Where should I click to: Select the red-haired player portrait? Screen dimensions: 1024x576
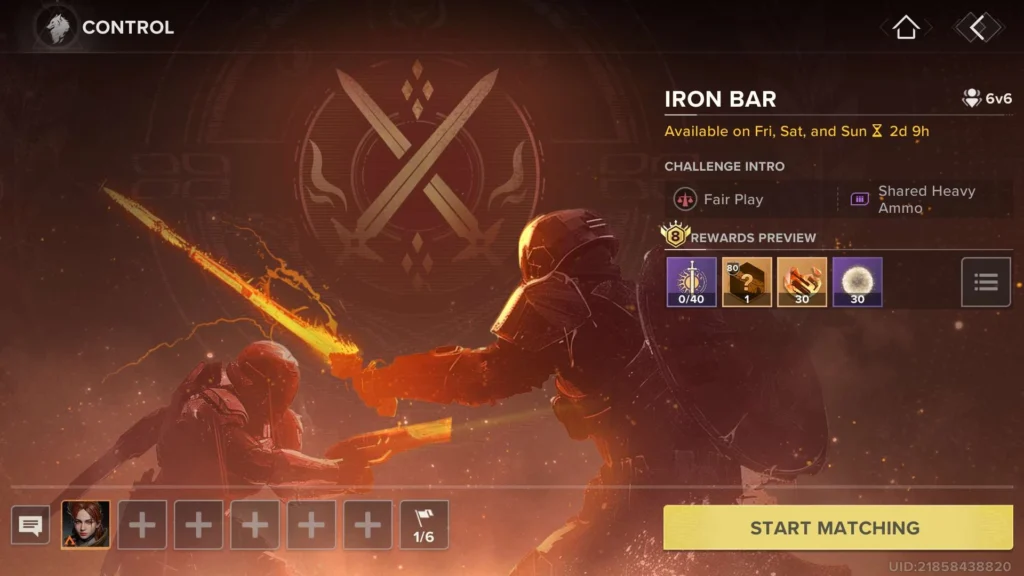[86, 525]
